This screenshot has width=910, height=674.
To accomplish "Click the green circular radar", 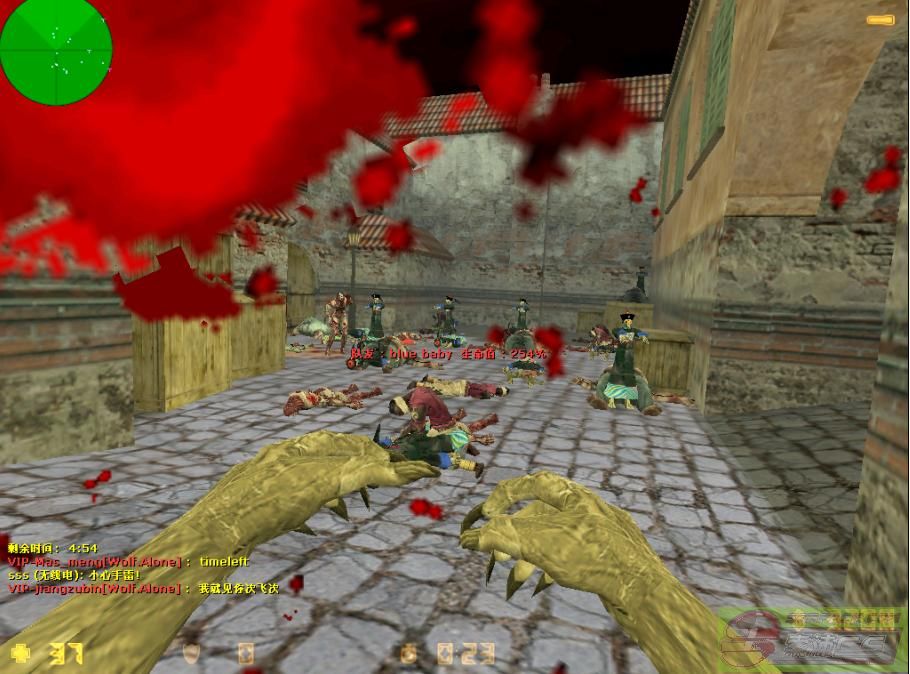I will (56, 50).
